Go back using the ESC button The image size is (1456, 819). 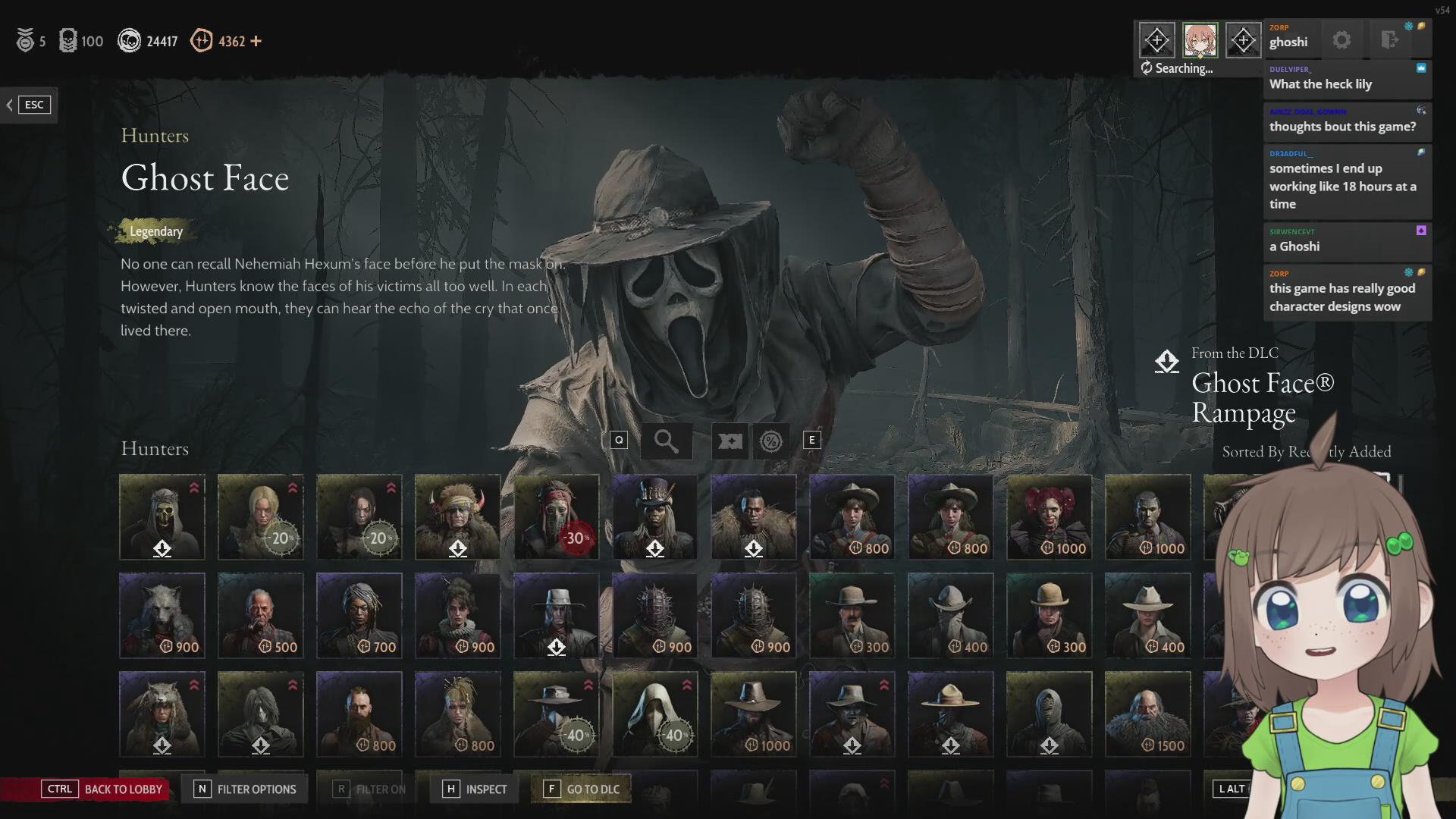[29, 105]
